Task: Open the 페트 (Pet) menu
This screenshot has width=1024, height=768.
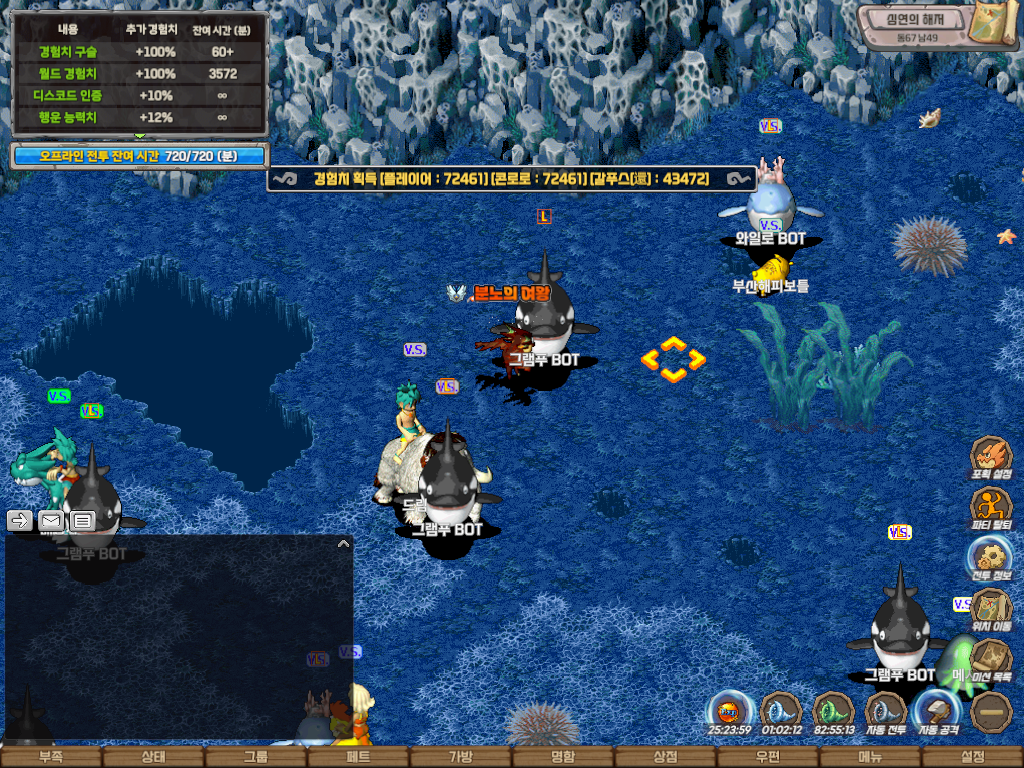Action: coord(358,757)
